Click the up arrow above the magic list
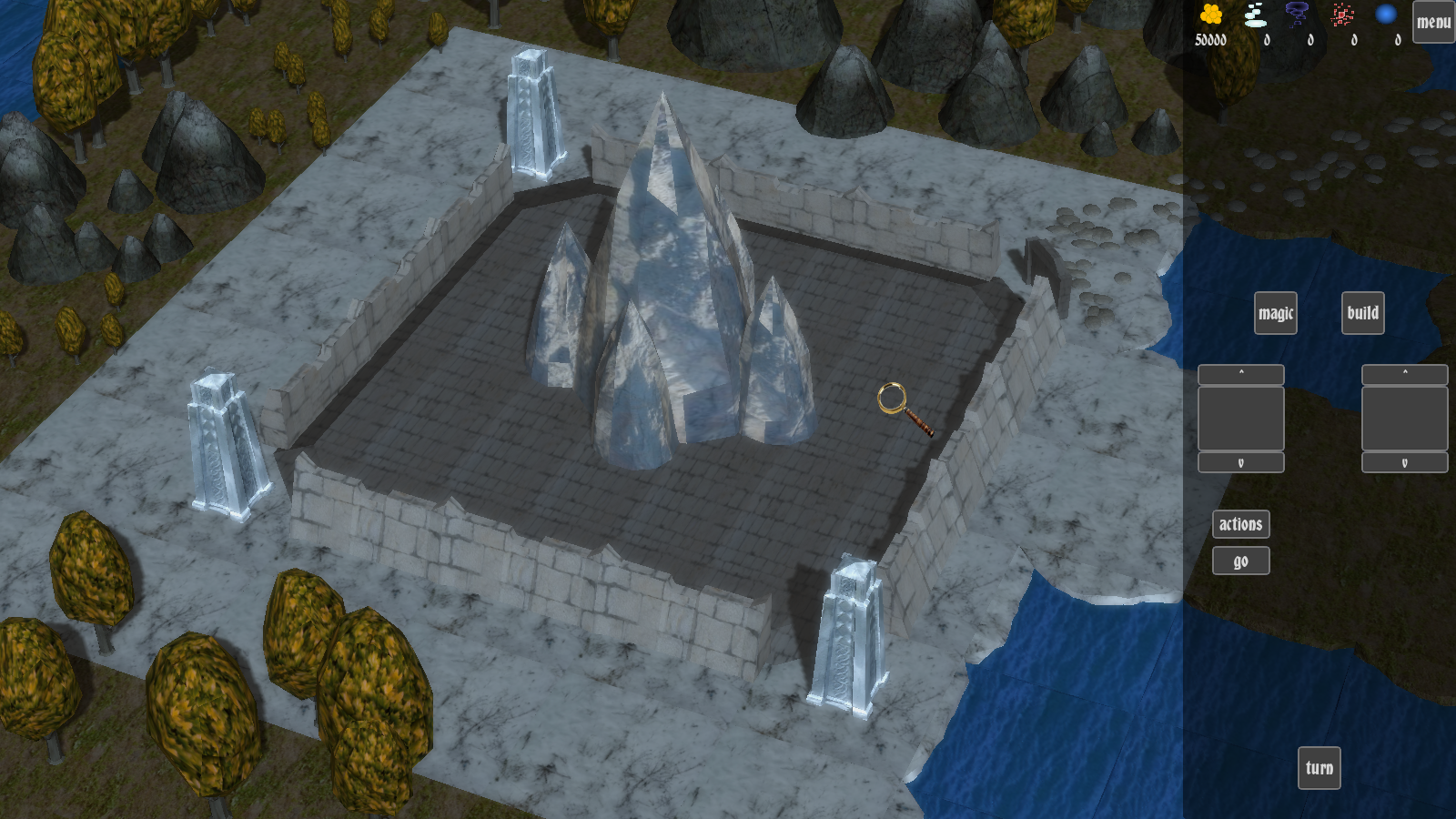 pyautogui.click(x=1240, y=374)
